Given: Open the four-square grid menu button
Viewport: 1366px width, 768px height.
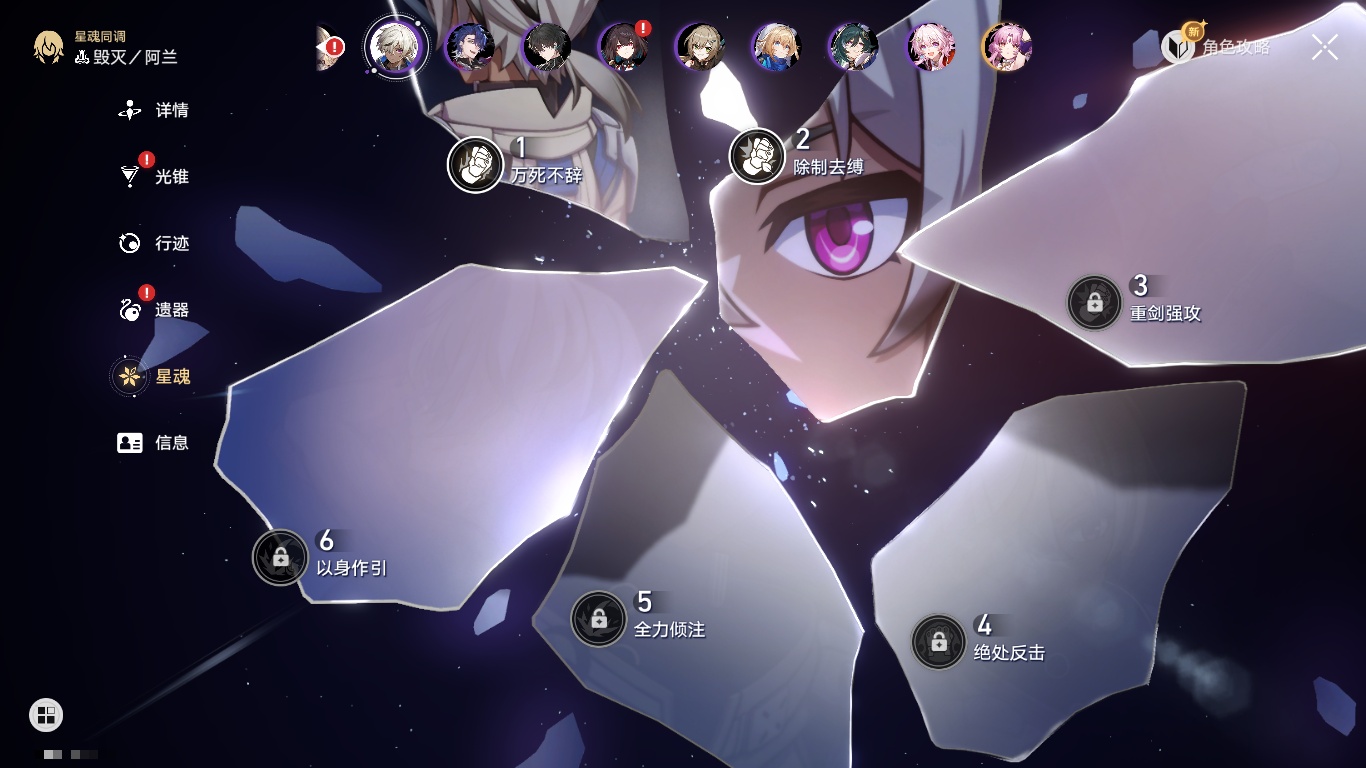Looking at the screenshot, I should [46, 714].
